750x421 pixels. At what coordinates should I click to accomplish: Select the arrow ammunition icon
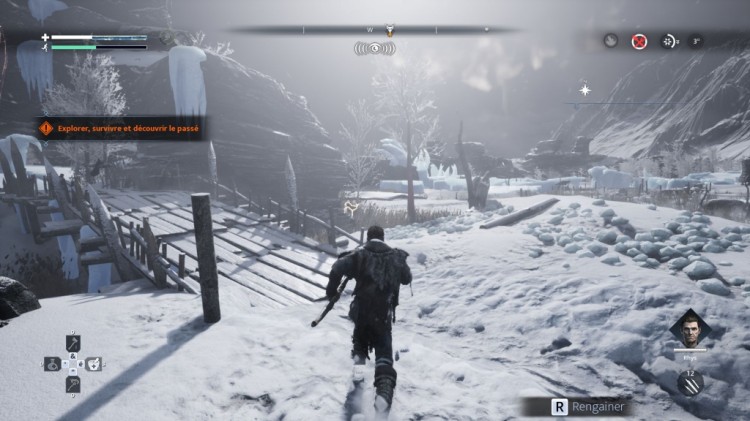[x=690, y=382]
